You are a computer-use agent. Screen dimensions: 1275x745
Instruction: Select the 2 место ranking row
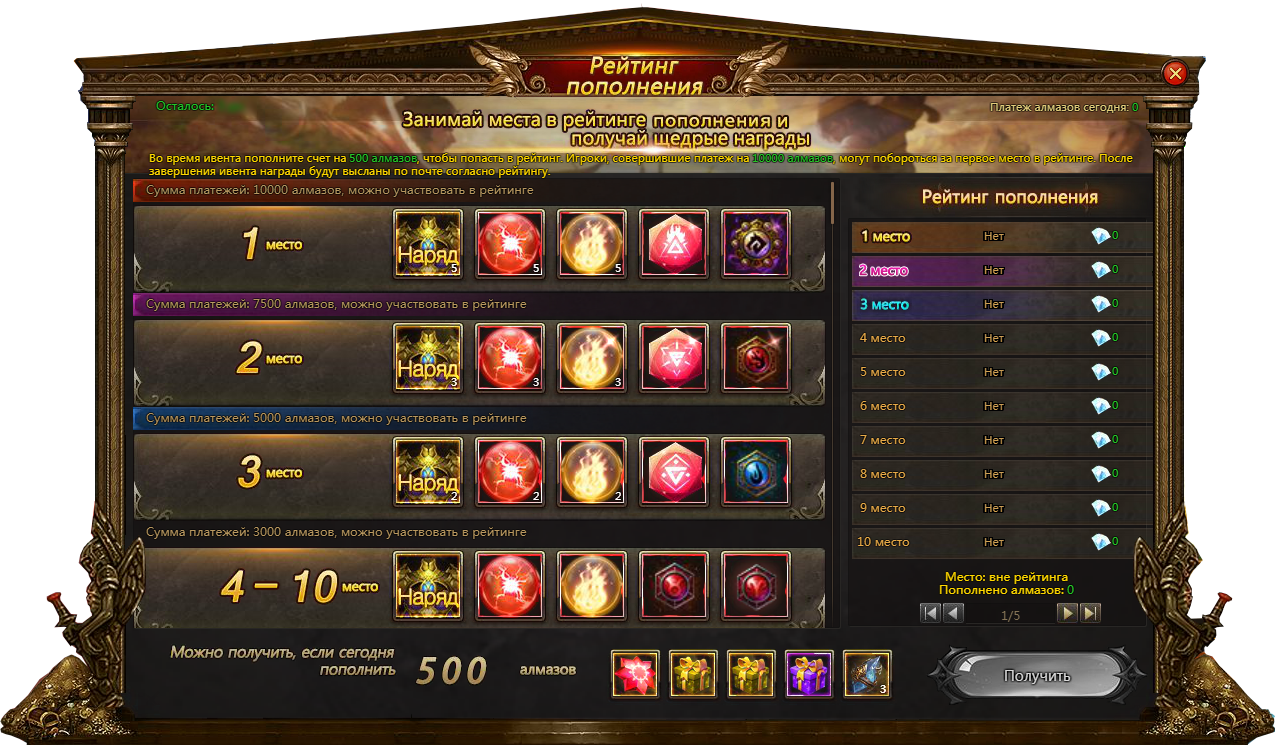tap(1001, 270)
